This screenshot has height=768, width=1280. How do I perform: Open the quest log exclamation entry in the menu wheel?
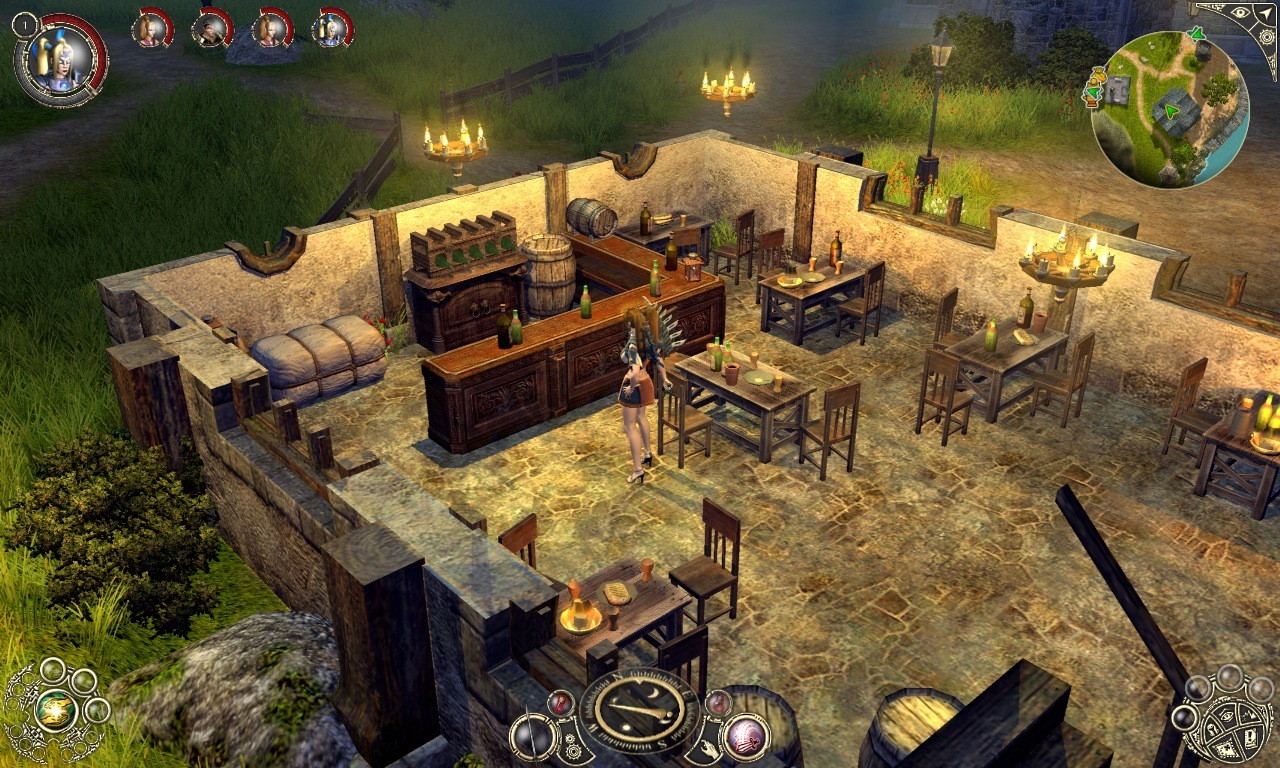click(x=1250, y=737)
